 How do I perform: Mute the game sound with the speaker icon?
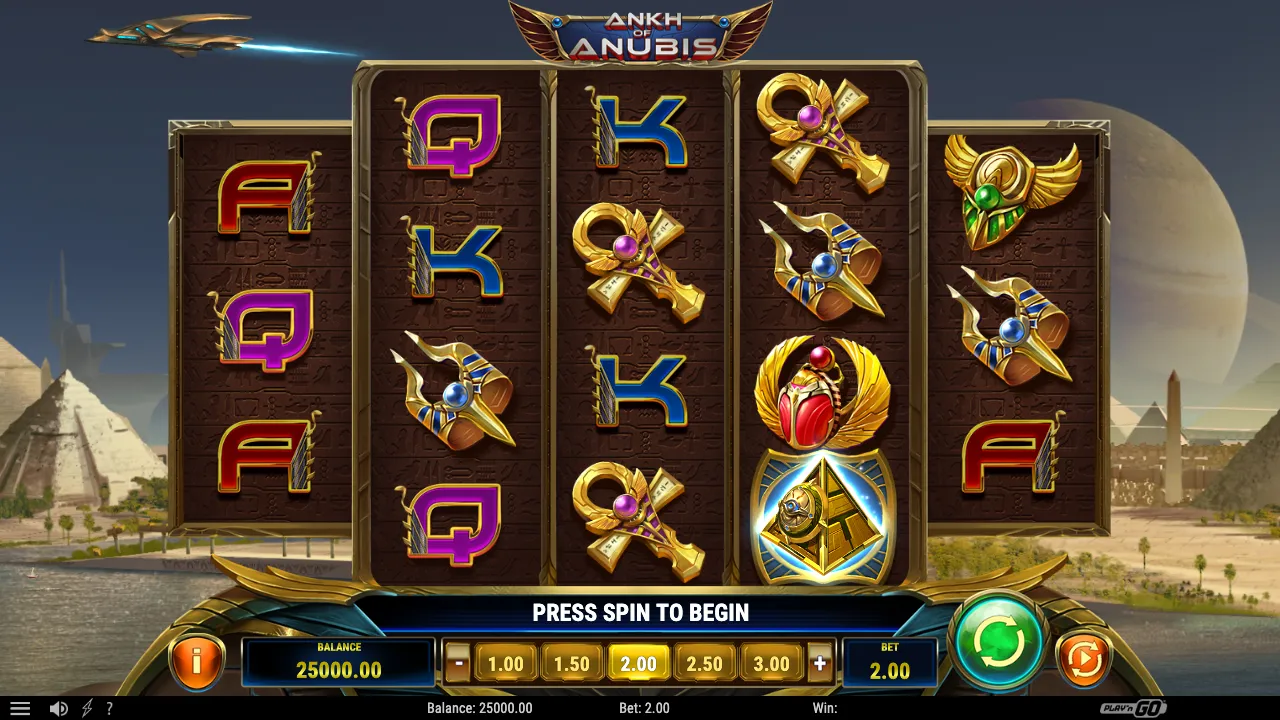(x=62, y=707)
